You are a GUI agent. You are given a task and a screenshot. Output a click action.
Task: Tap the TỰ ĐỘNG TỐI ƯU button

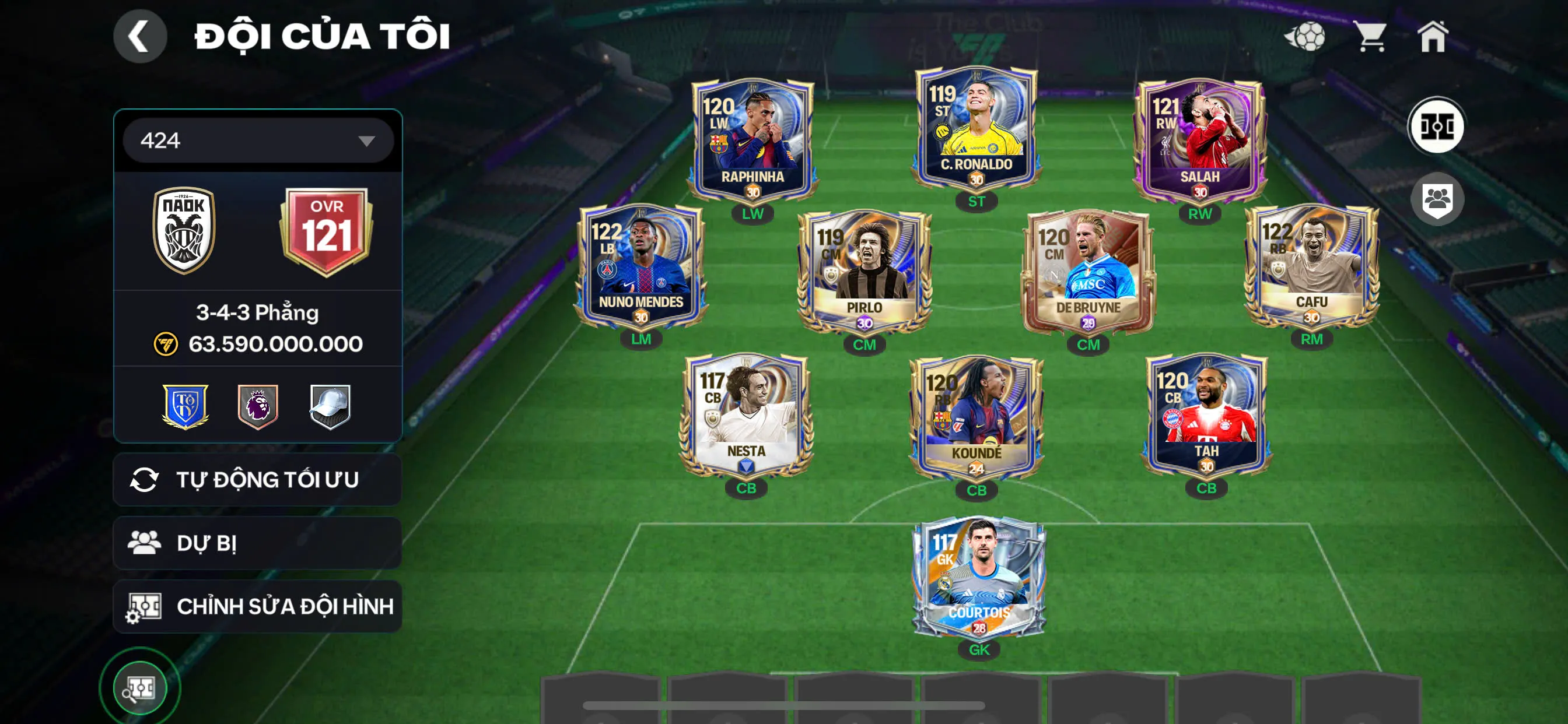[257, 479]
